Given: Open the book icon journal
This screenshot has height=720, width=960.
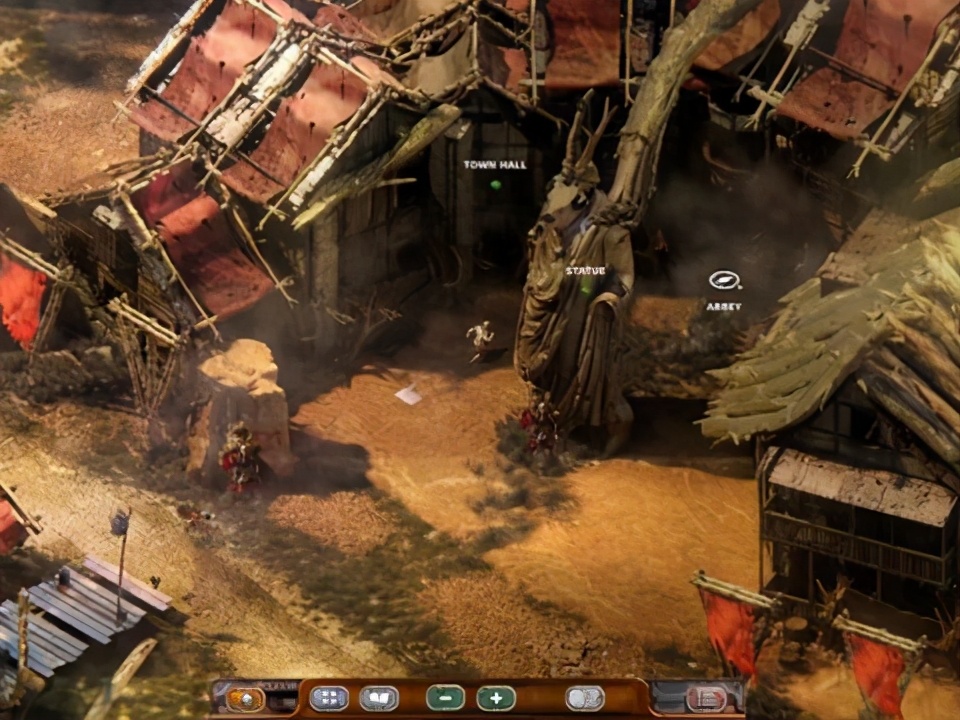Looking at the screenshot, I should (x=379, y=698).
